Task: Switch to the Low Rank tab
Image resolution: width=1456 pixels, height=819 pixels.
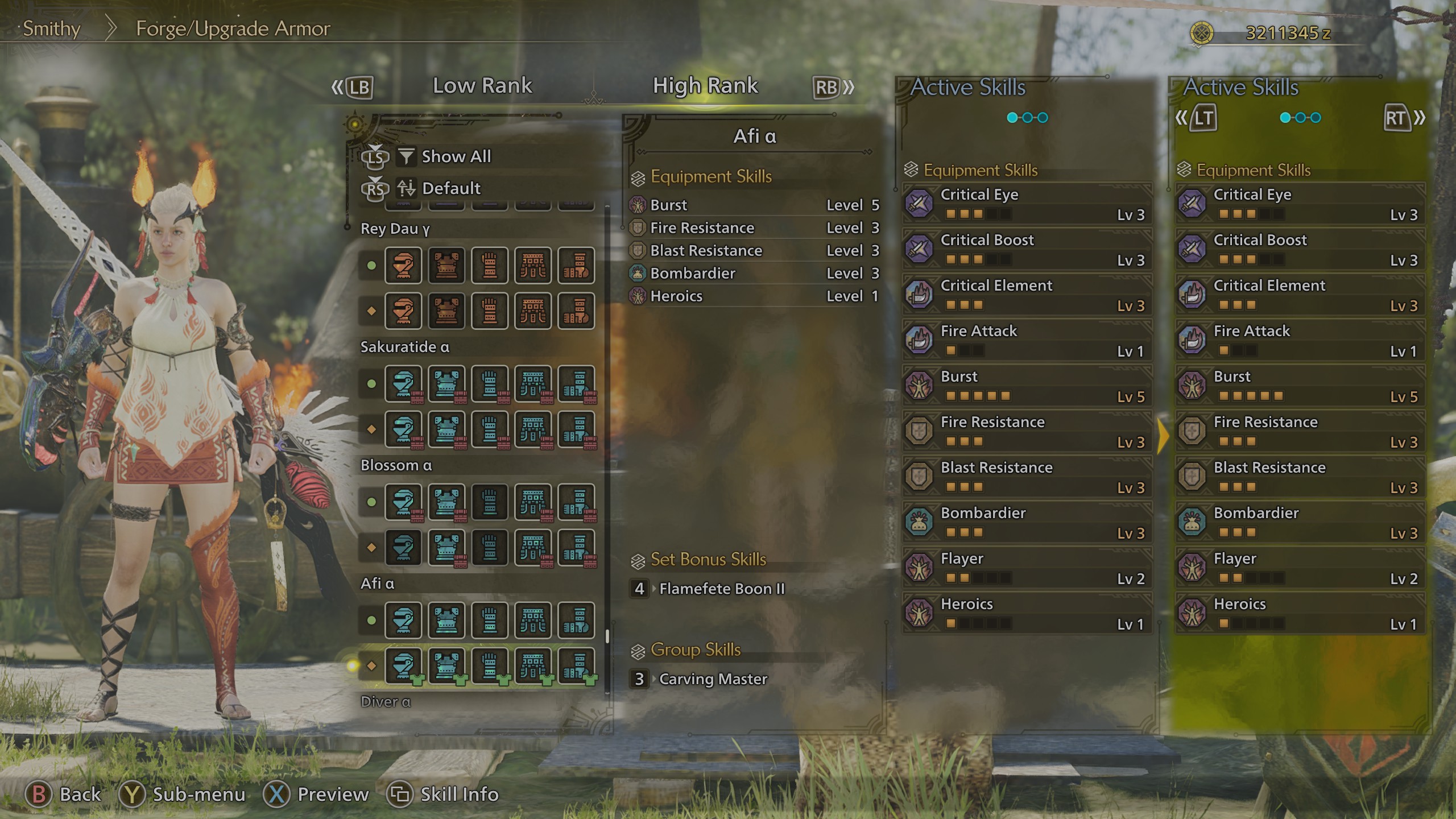Action: 482,85
